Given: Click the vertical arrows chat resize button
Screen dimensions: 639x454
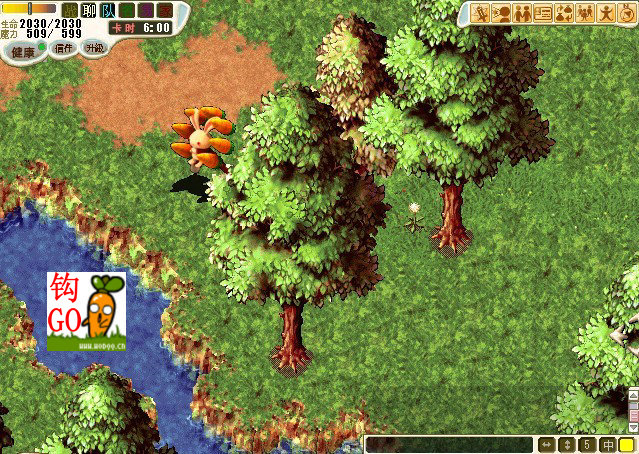Looking at the screenshot, I should coord(567,444).
